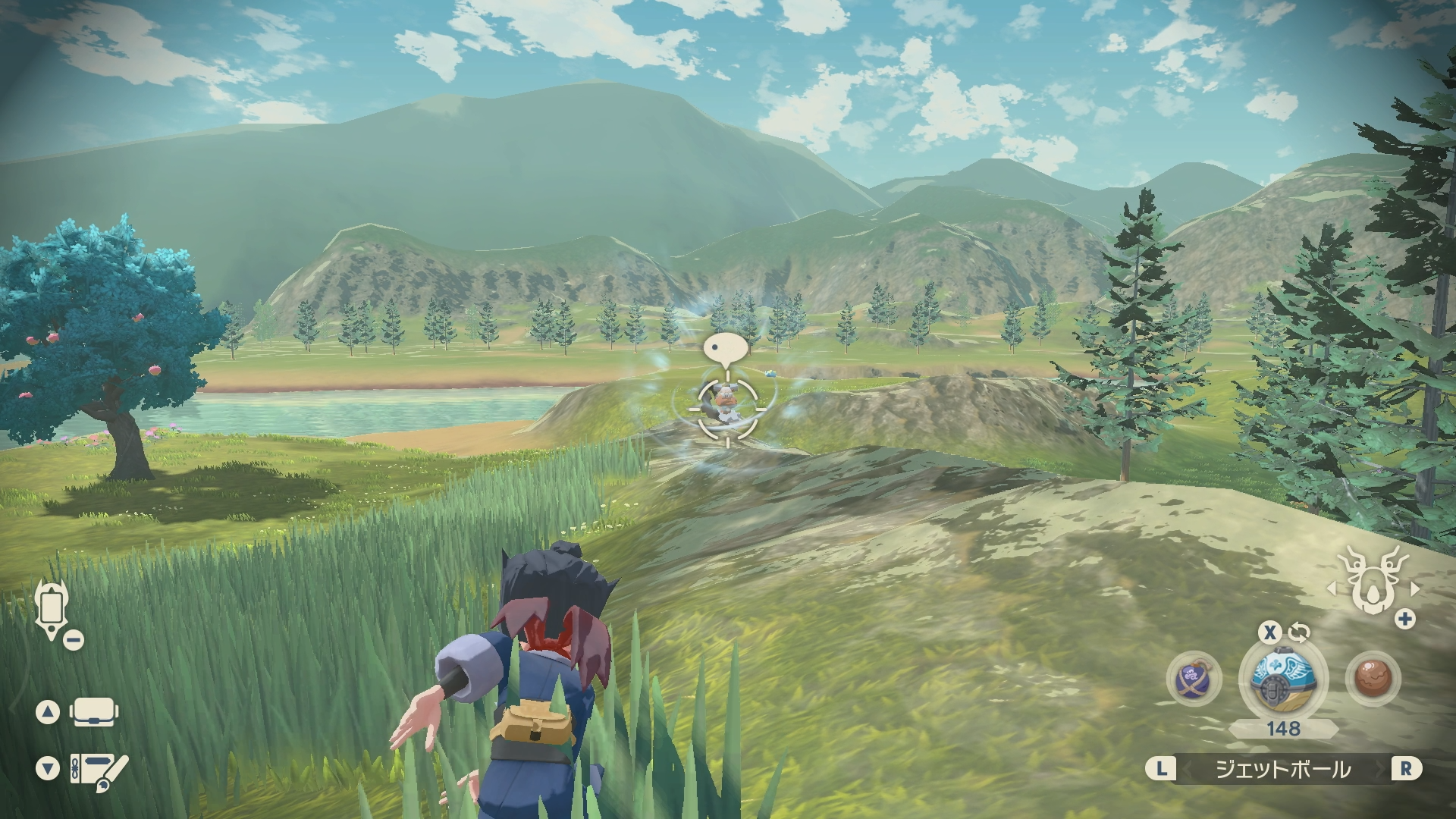Select the Wyrdeer ride icon

point(1373,584)
